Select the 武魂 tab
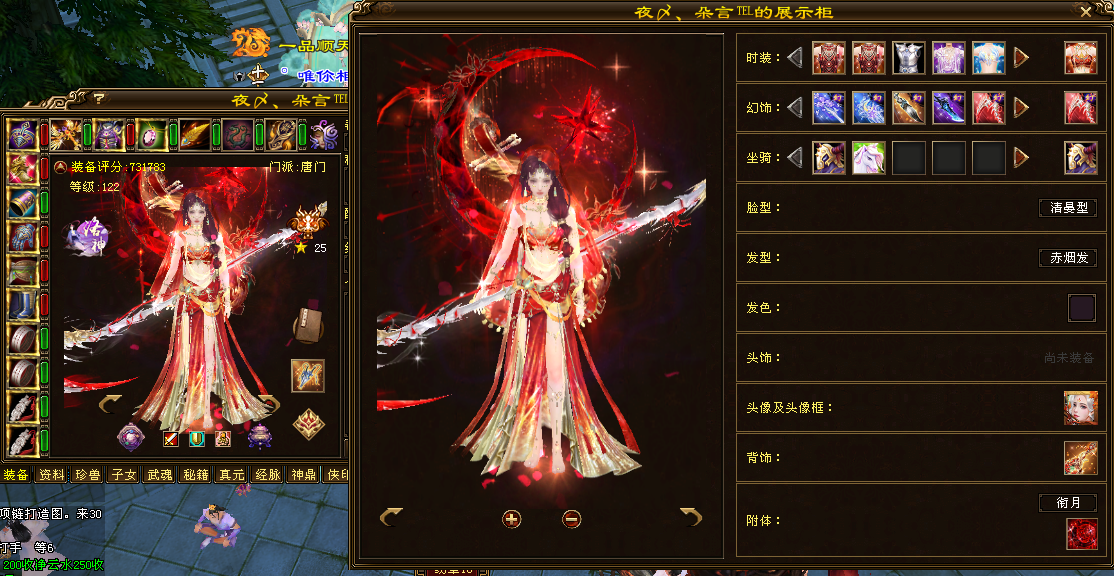Screen dimensions: 1114x576 [159, 475]
